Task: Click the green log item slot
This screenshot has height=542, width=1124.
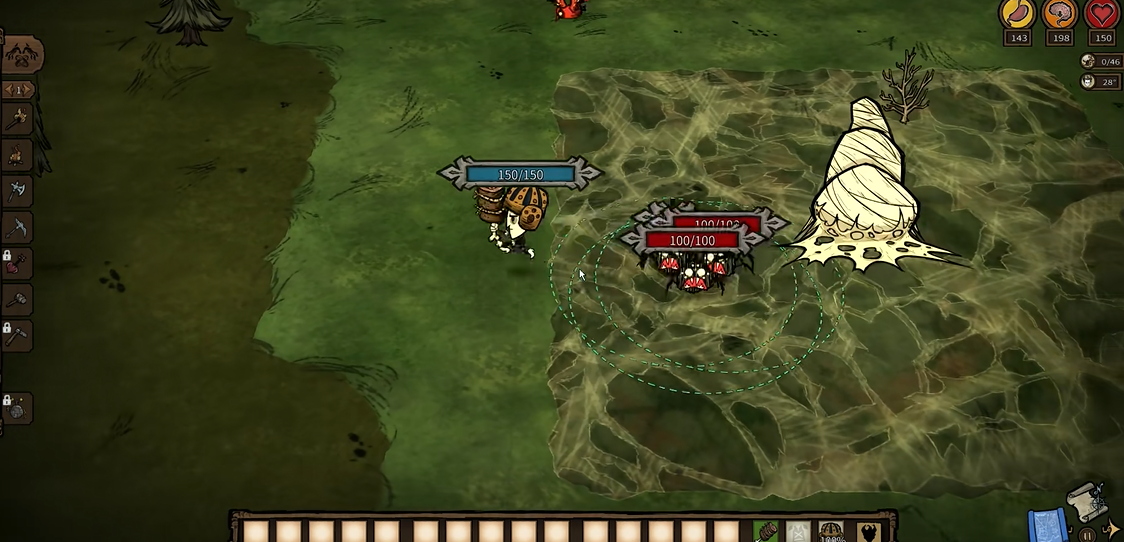Action: pyautogui.click(x=766, y=531)
